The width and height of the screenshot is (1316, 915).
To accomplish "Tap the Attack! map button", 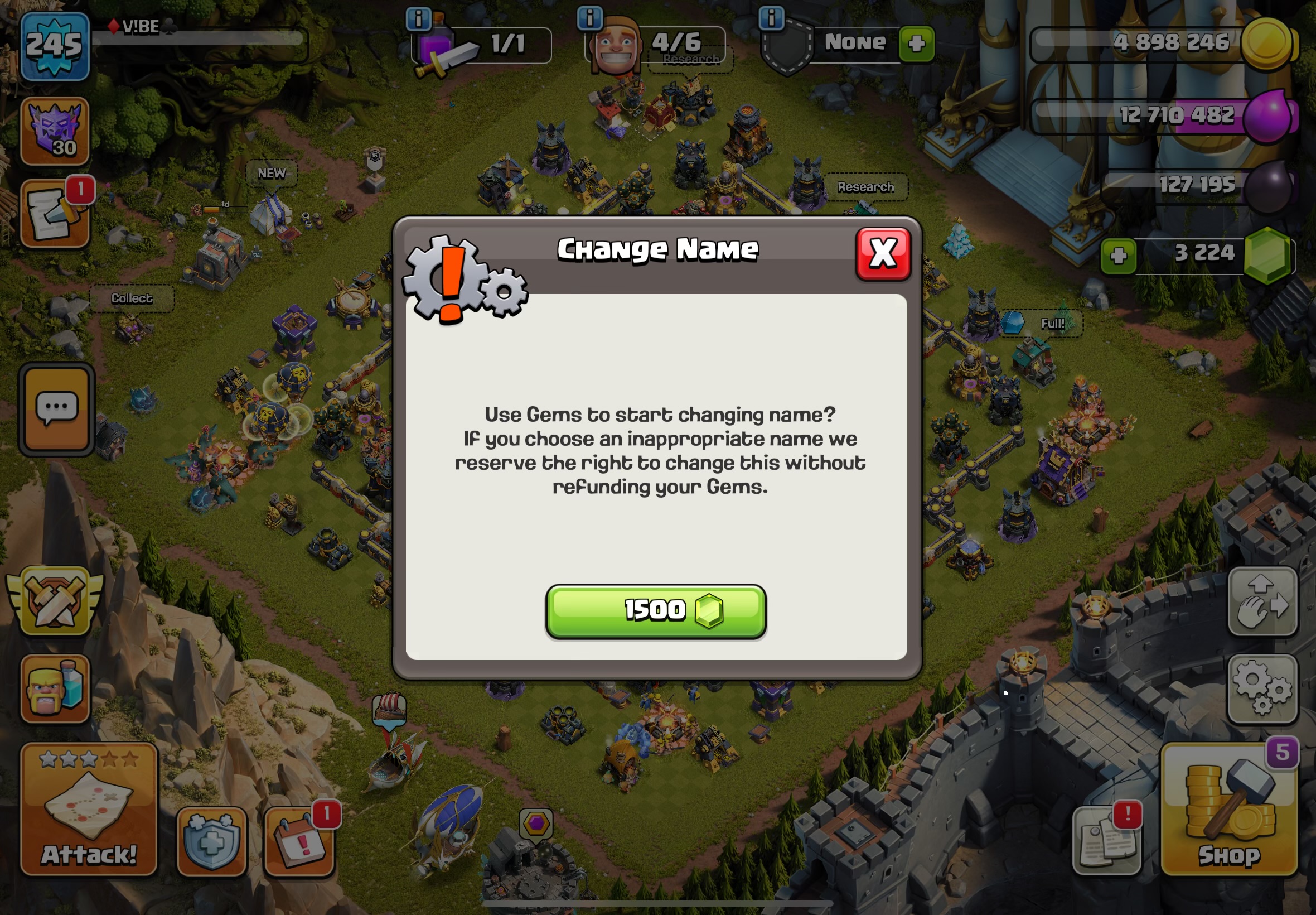I will coord(89,810).
